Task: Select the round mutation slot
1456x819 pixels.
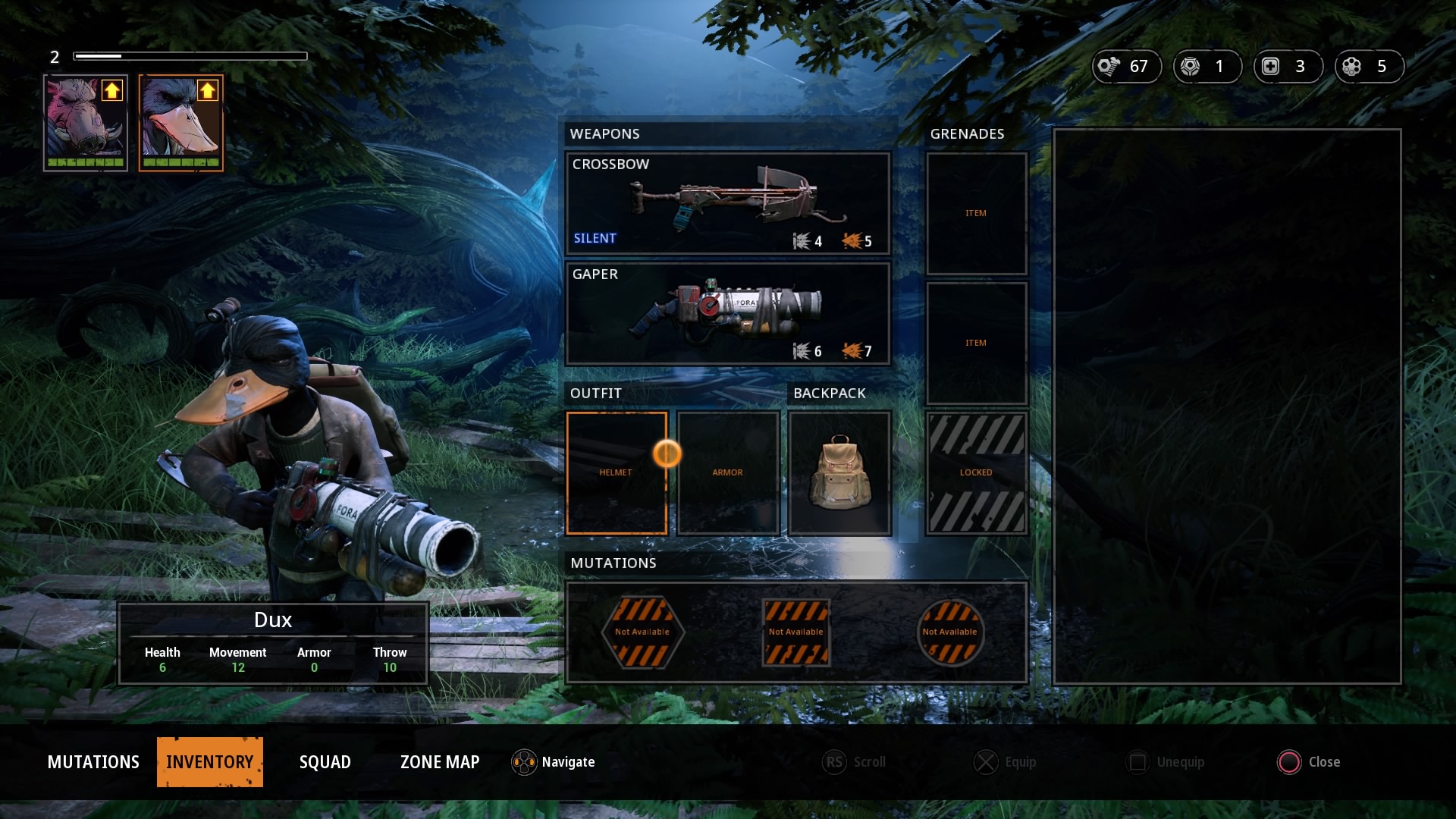Action: coord(950,632)
